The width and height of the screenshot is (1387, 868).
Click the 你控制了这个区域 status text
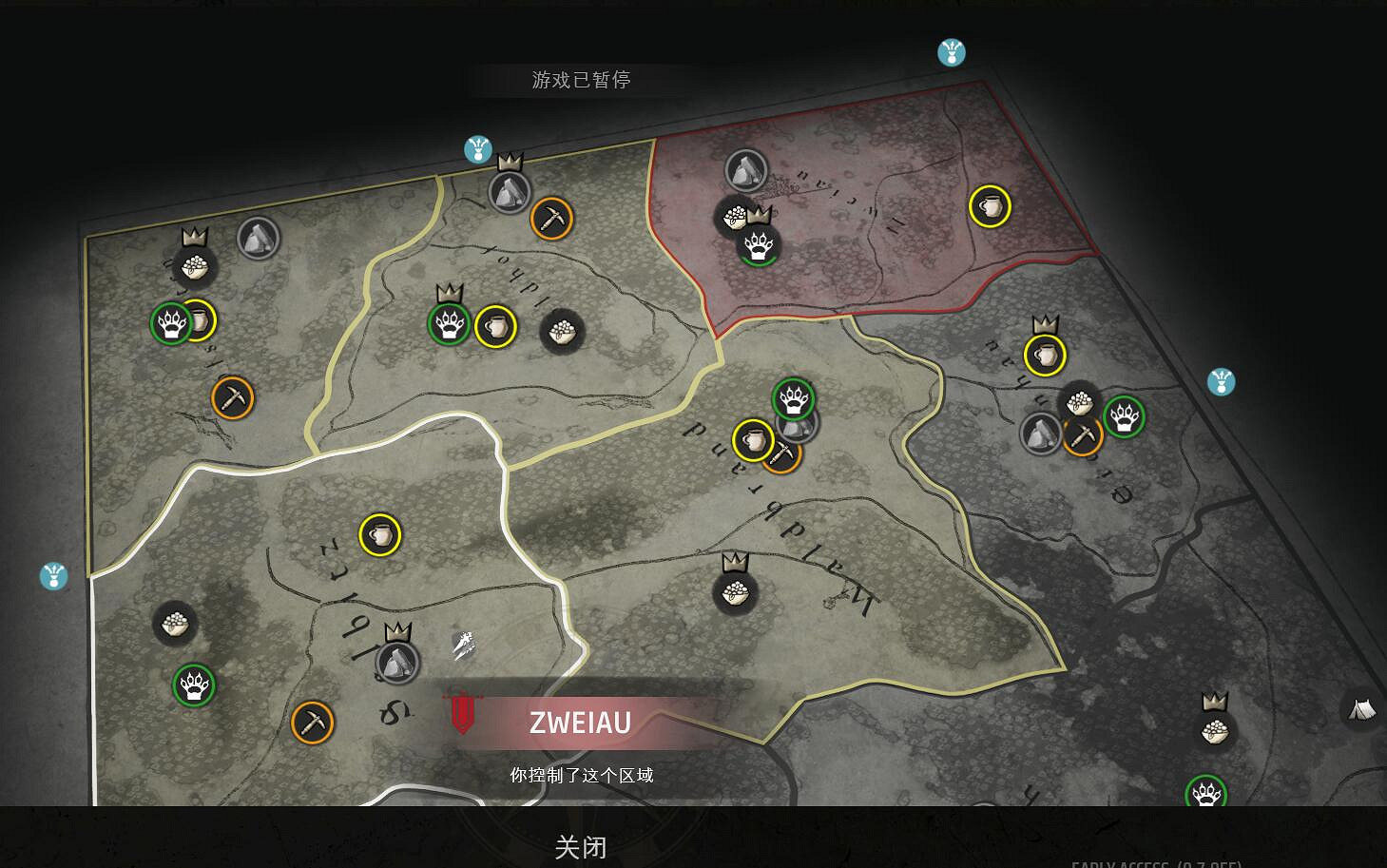pyautogui.click(x=583, y=775)
